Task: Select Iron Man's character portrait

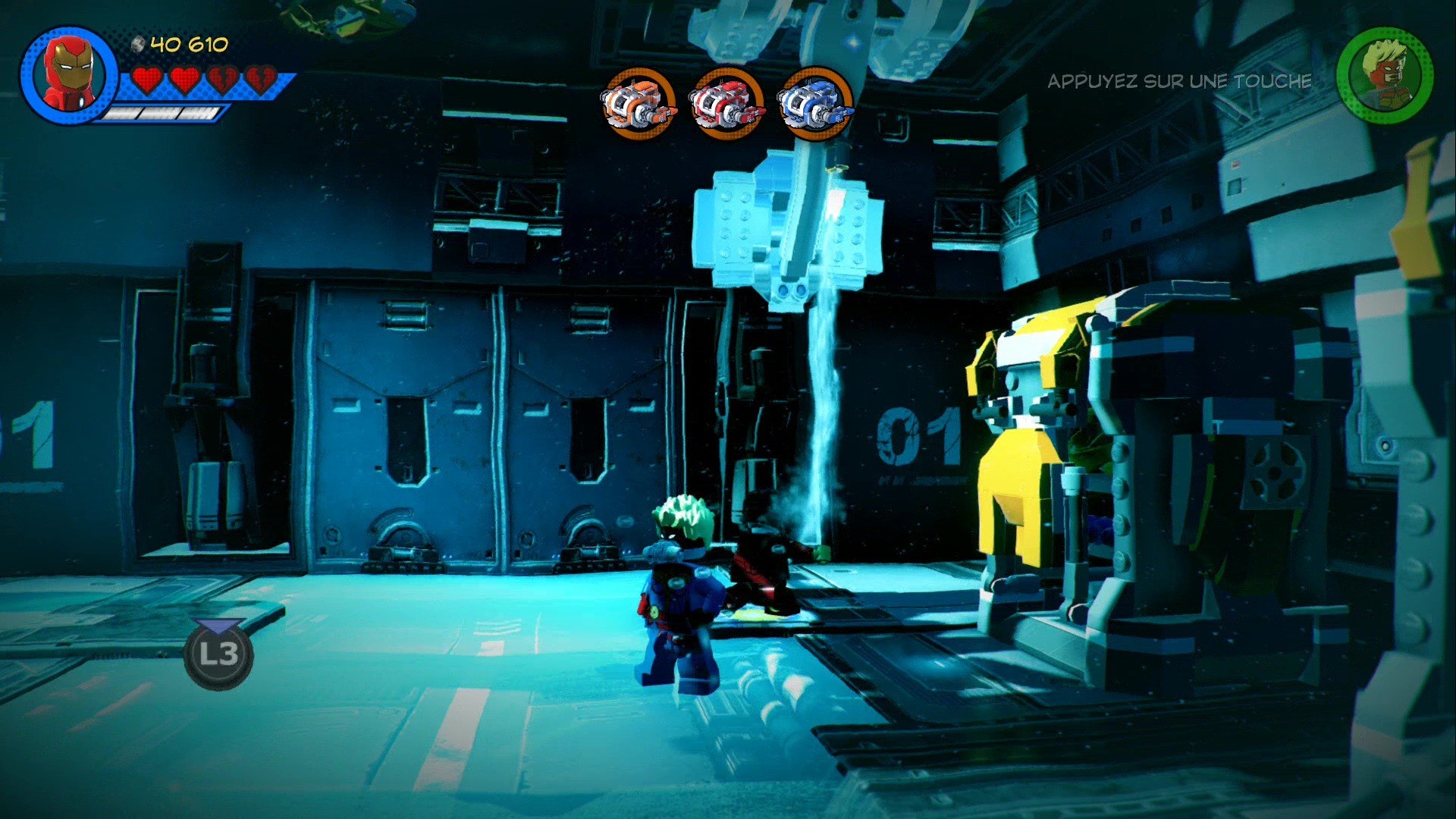Action: coord(68,76)
